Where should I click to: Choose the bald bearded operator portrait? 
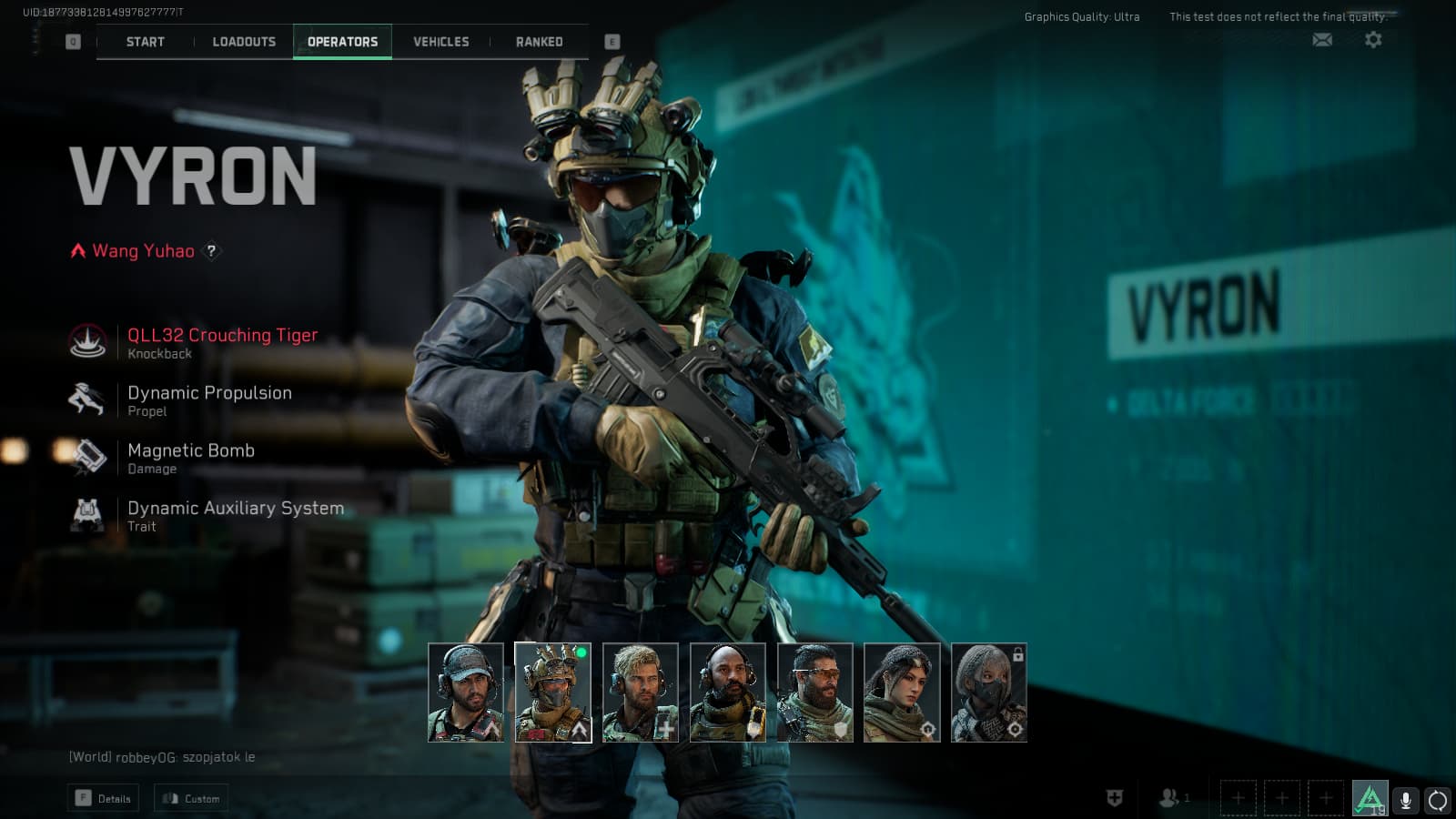(728, 693)
